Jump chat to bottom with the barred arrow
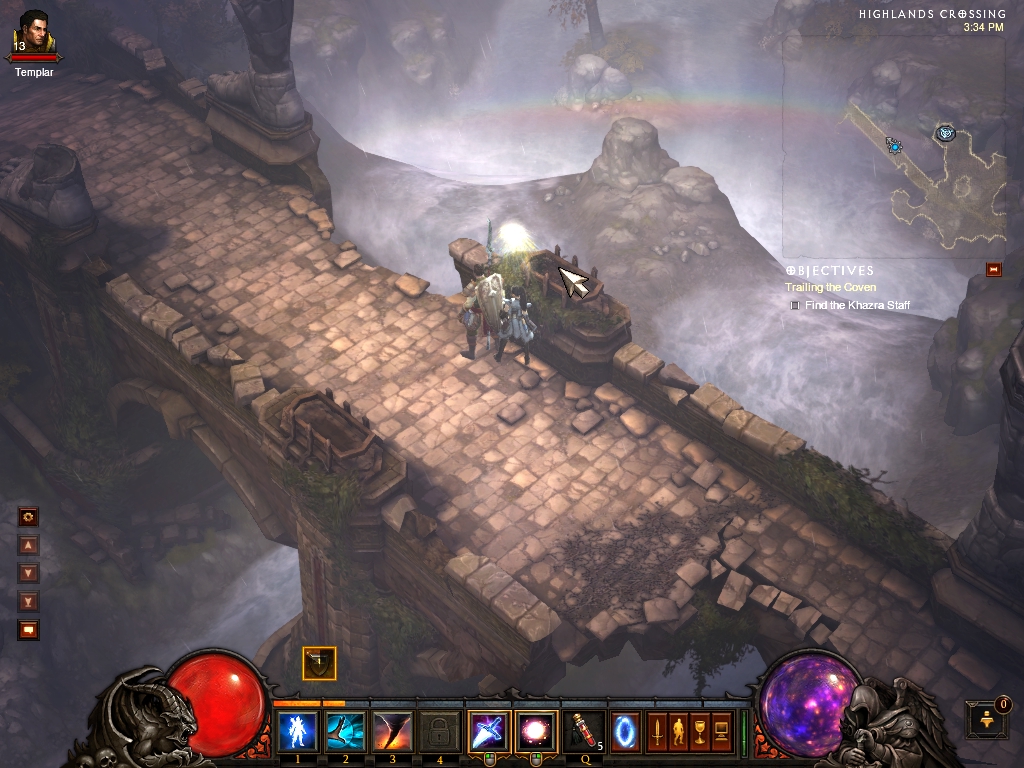The height and width of the screenshot is (768, 1024). pyautogui.click(x=29, y=601)
